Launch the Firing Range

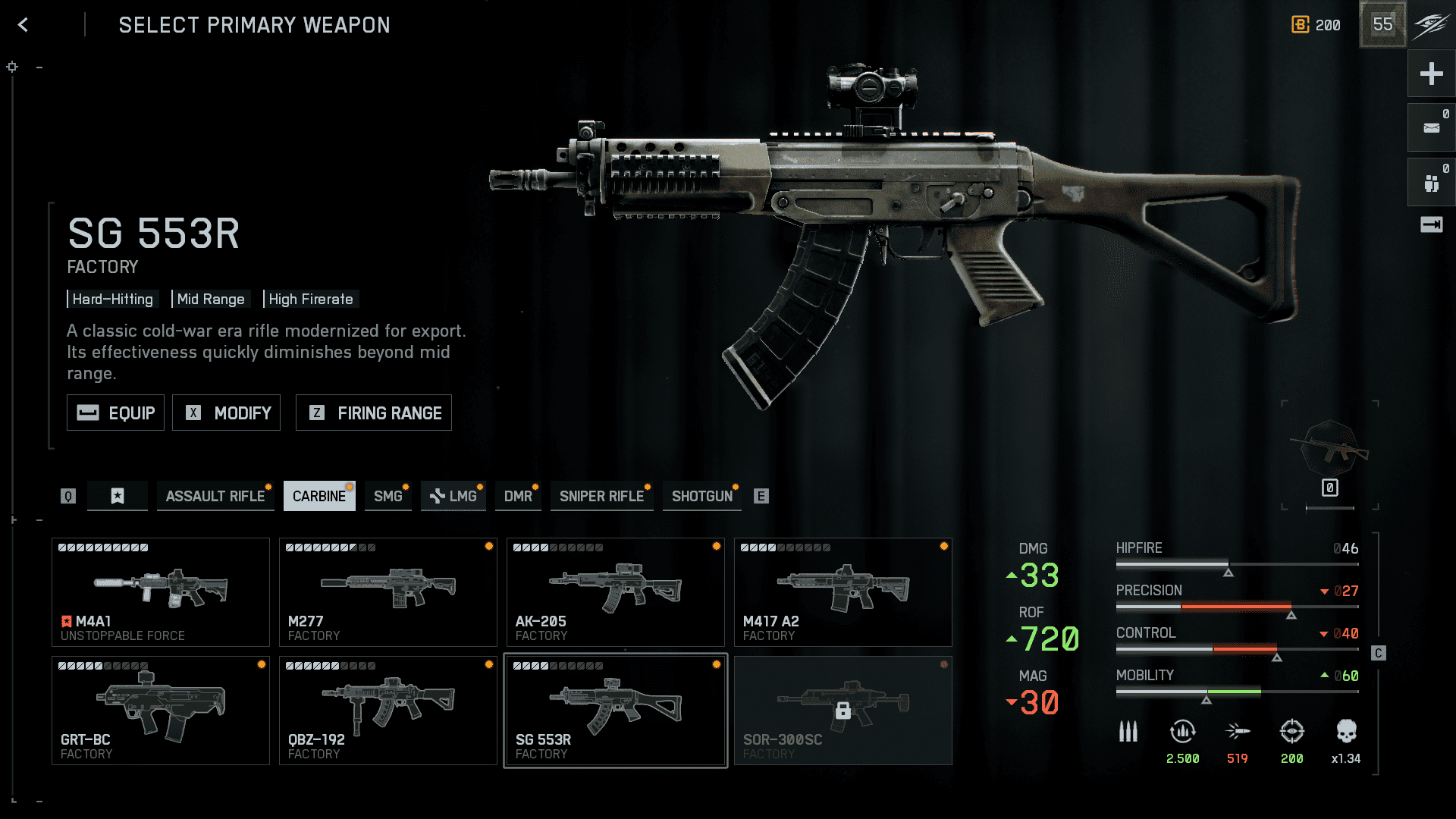[374, 413]
